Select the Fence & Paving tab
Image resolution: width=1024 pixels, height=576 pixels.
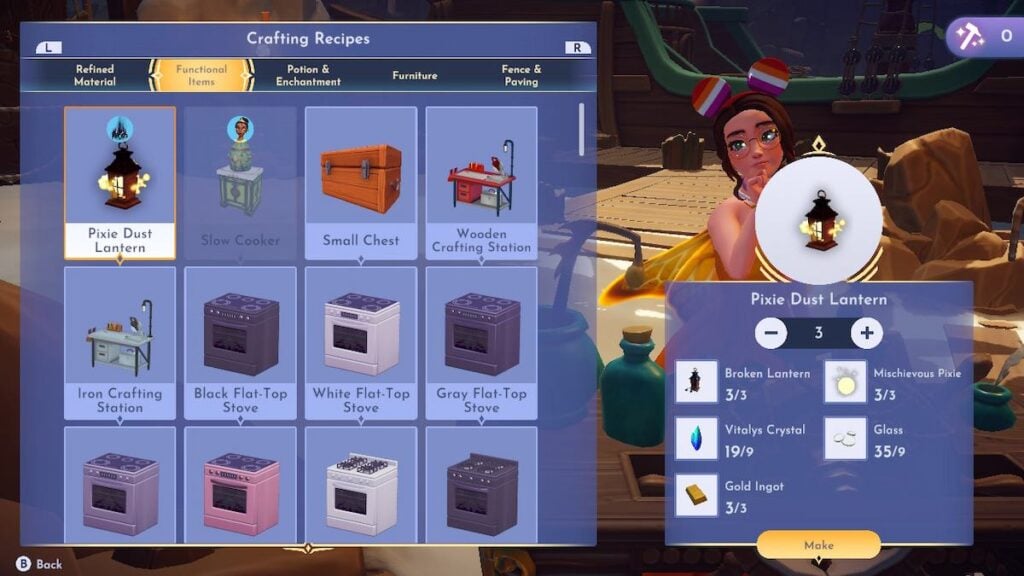point(521,75)
